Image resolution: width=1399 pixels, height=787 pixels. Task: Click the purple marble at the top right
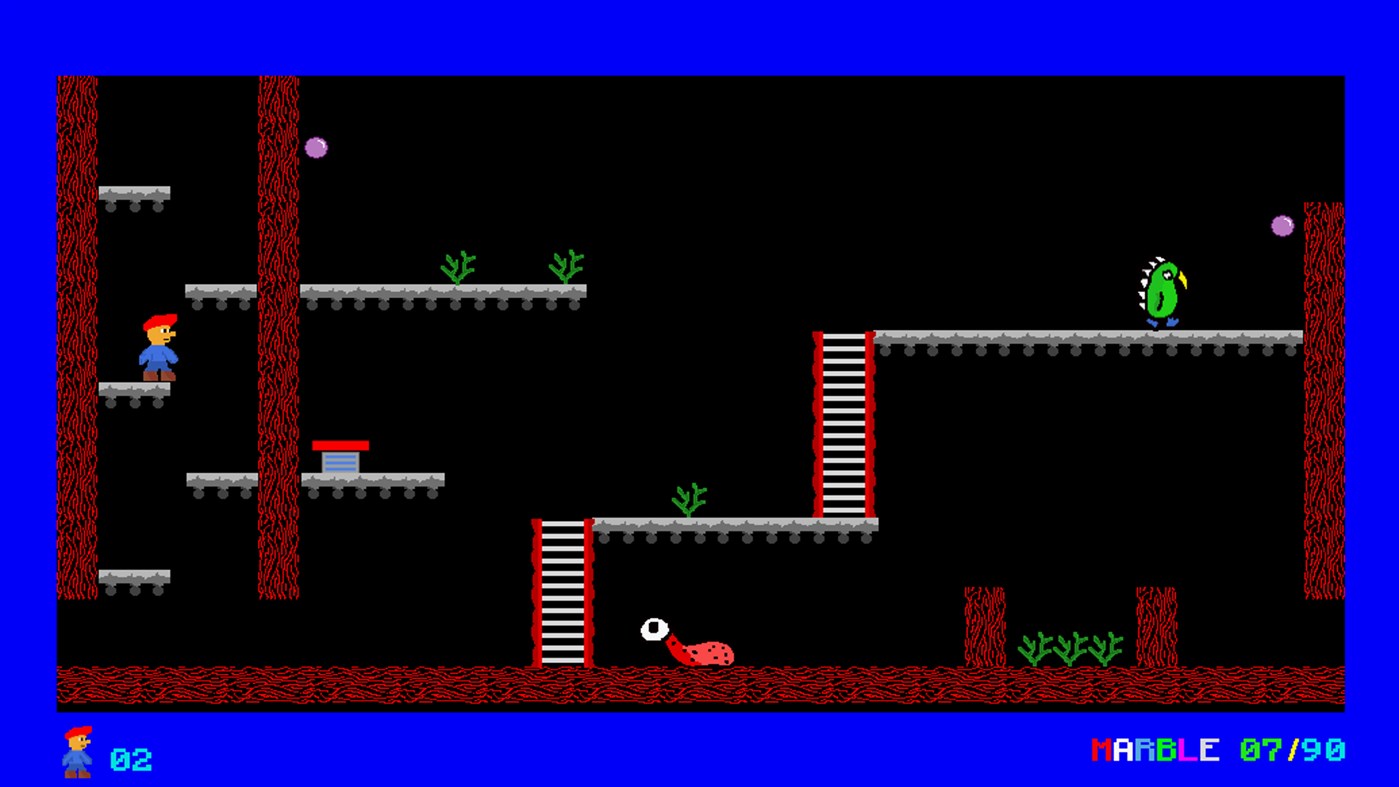pos(1281,225)
